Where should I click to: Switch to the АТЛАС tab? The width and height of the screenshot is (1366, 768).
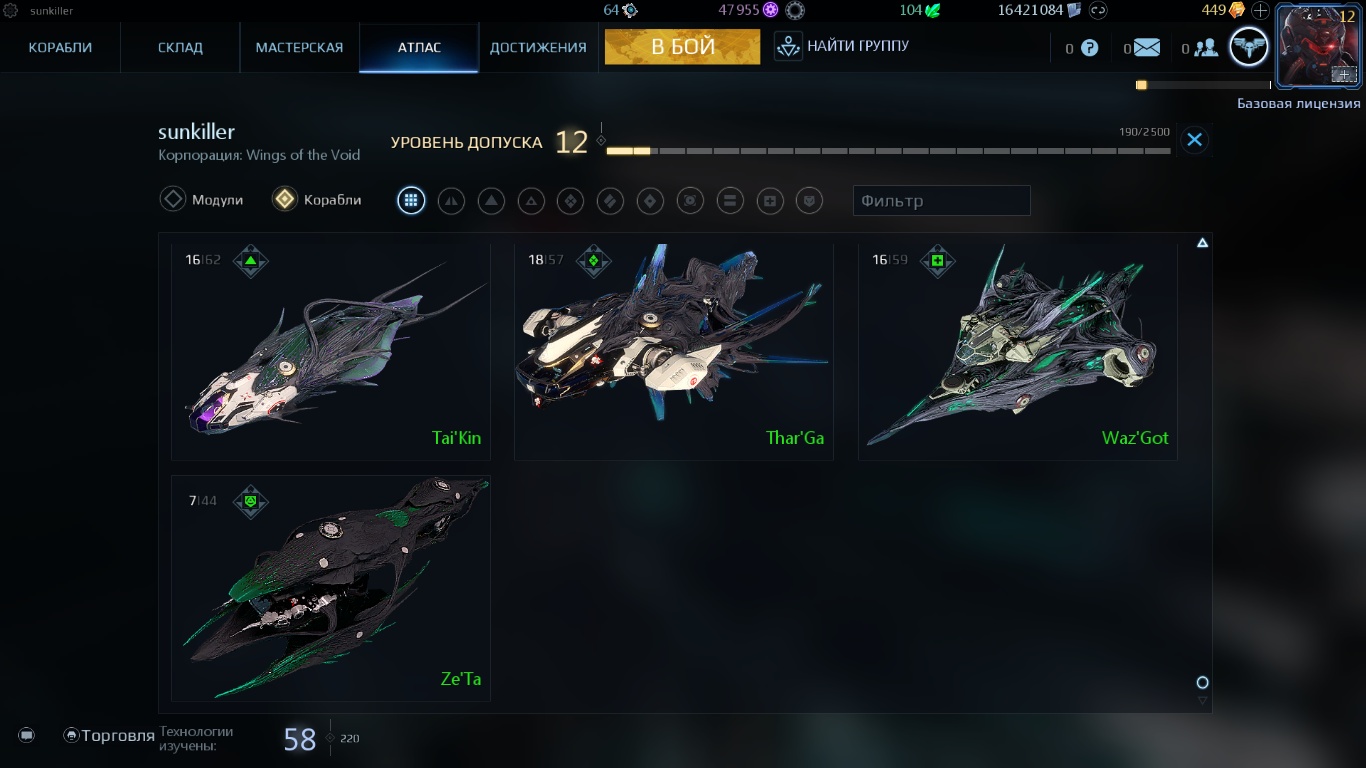[x=419, y=46]
